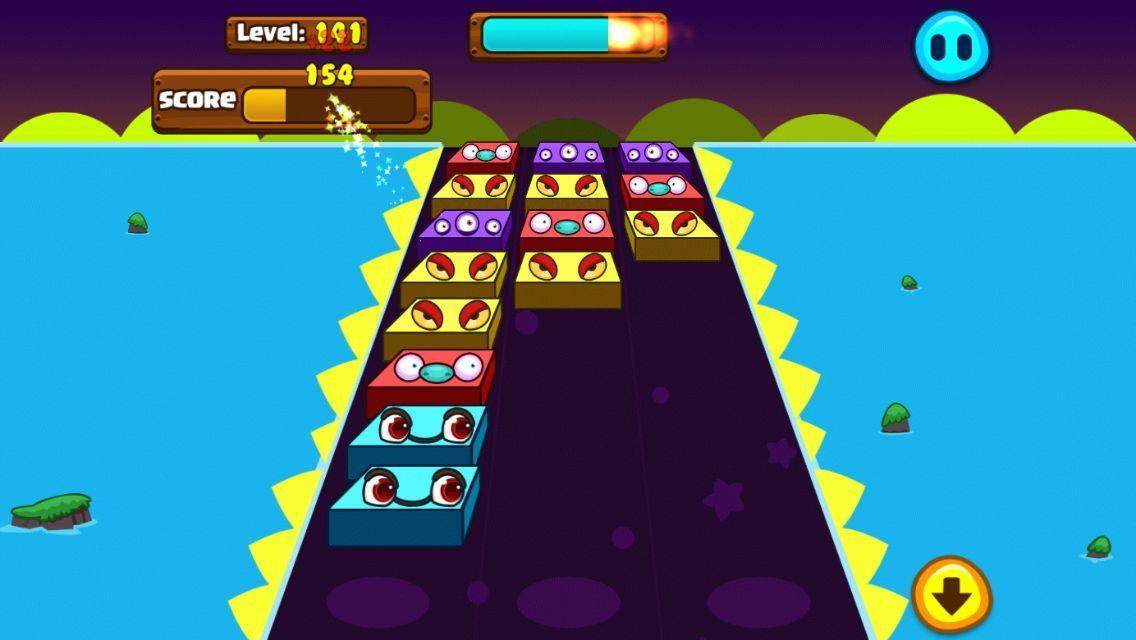Pause the game with the blue blob button
The height and width of the screenshot is (640, 1136).
tap(951, 46)
